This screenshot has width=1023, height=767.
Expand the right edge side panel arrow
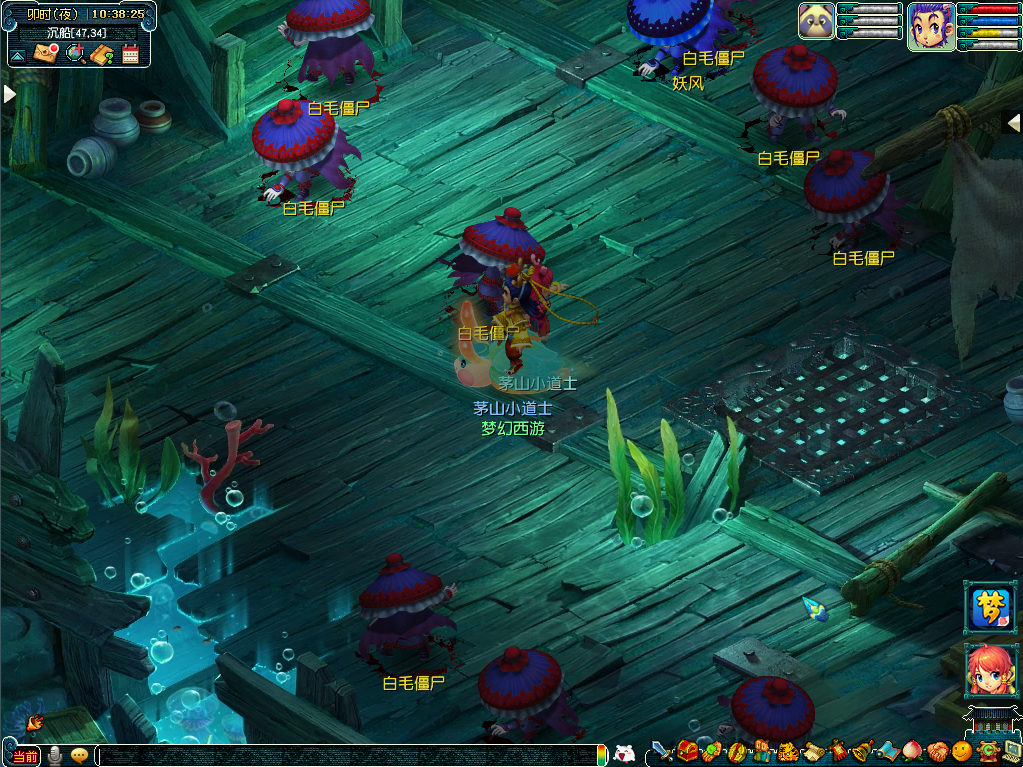1014,121
